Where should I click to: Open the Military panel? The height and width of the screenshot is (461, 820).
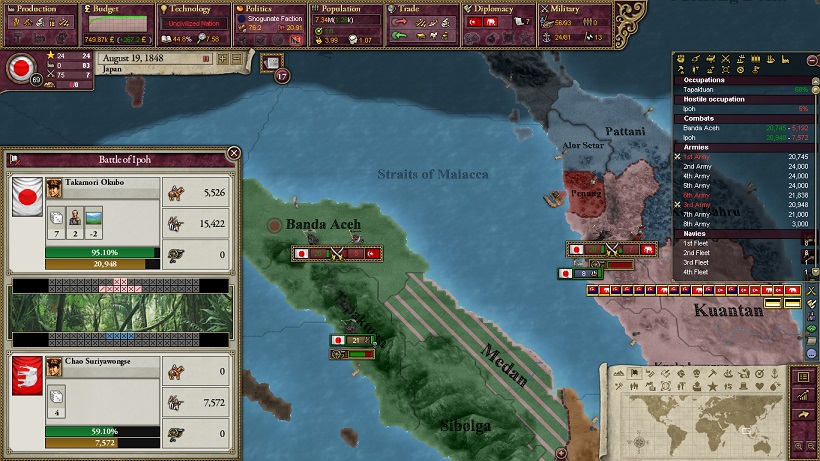[572, 9]
